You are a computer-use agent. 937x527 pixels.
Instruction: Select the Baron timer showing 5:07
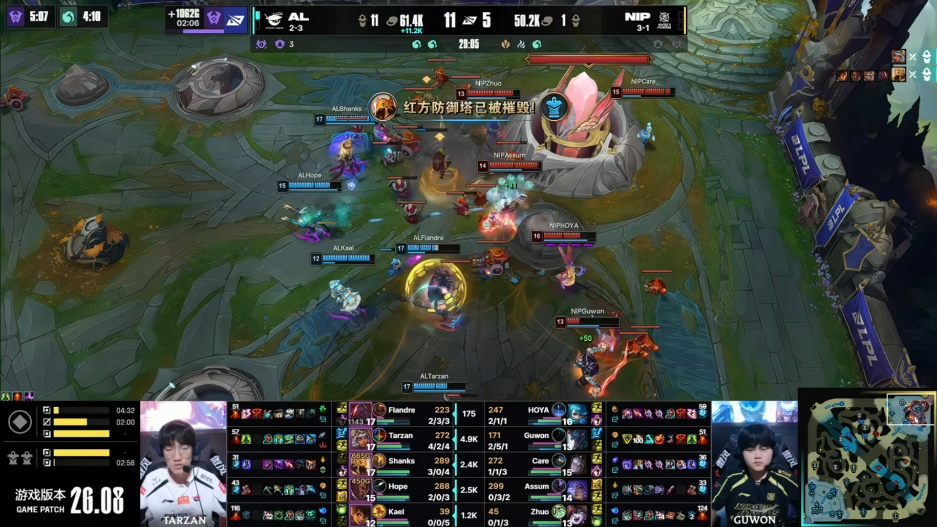pyautogui.click(x=28, y=17)
